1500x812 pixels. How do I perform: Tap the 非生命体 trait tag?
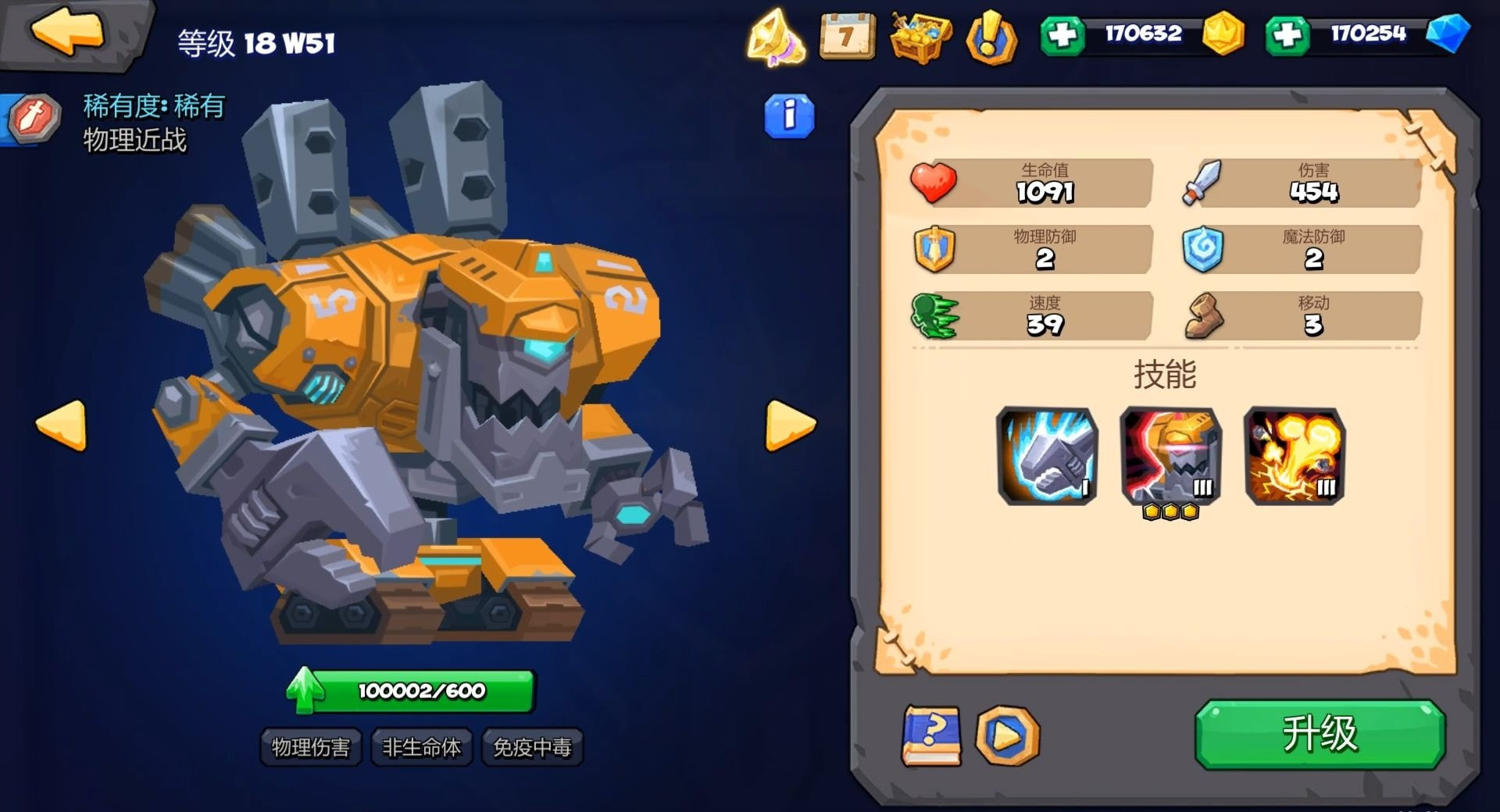421,747
